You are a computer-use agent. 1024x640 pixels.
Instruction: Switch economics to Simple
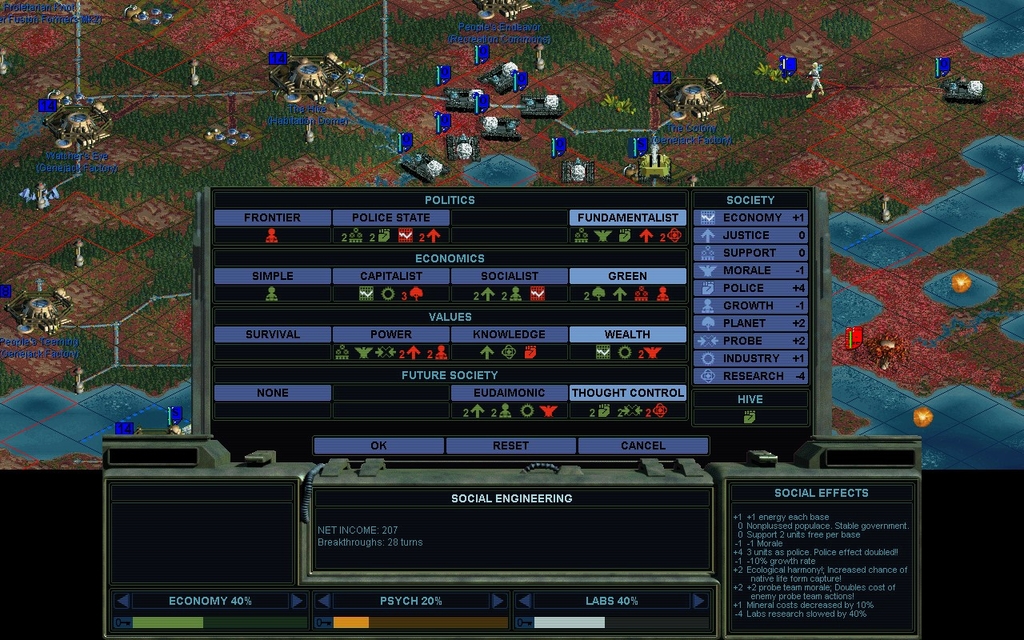pos(272,276)
